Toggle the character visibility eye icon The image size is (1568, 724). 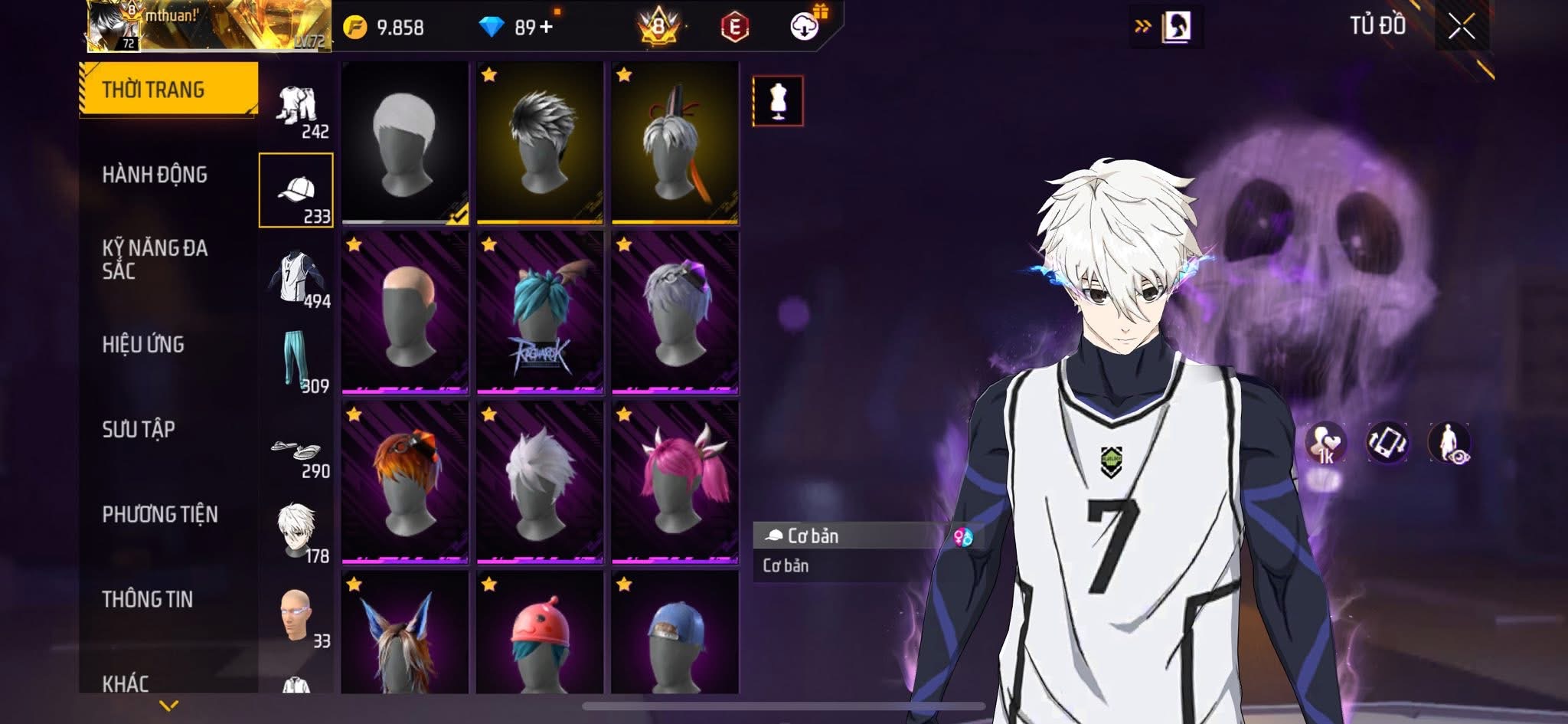tap(1449, 444)
